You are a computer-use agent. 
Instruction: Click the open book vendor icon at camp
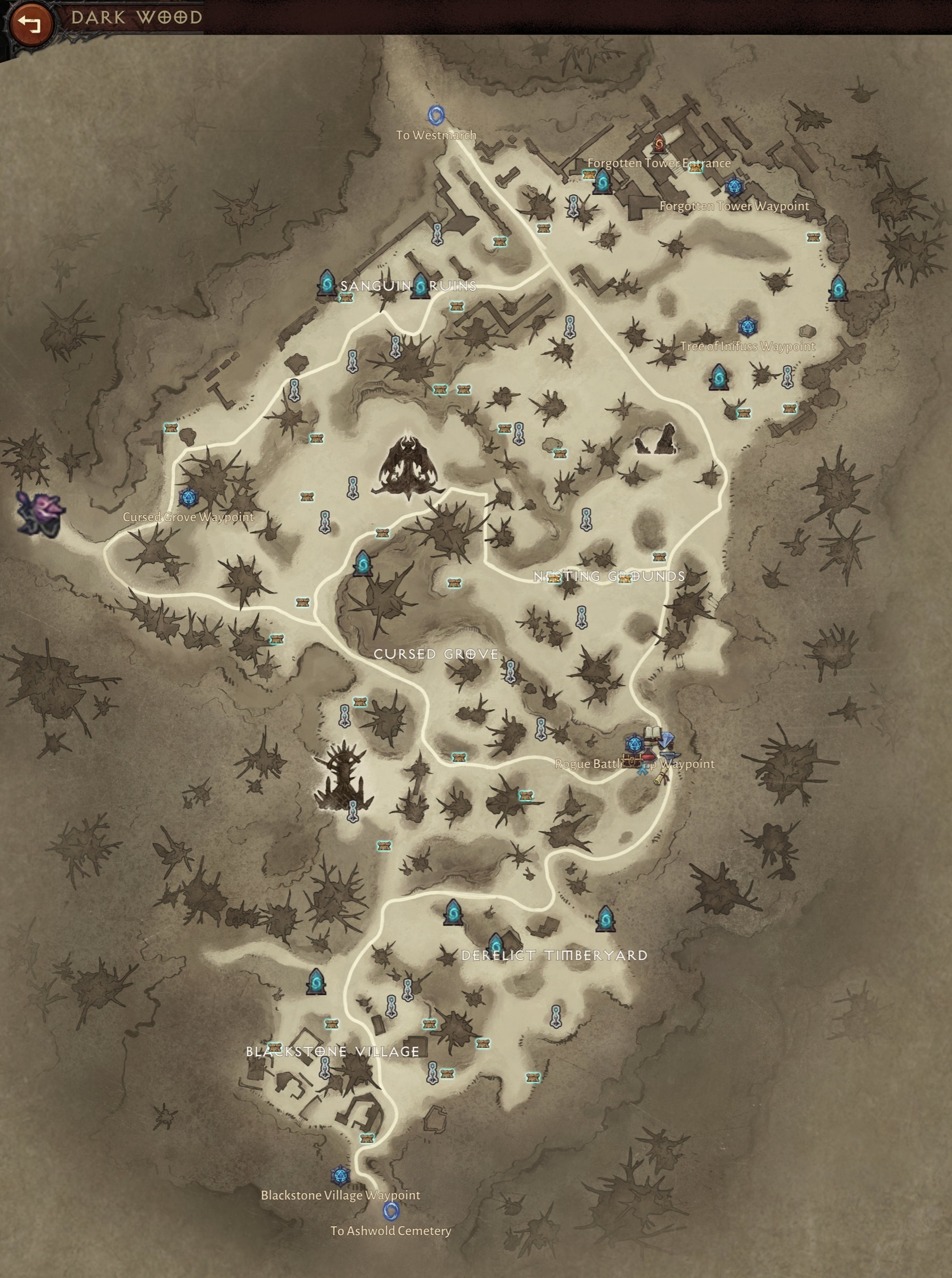click(652, 732)
